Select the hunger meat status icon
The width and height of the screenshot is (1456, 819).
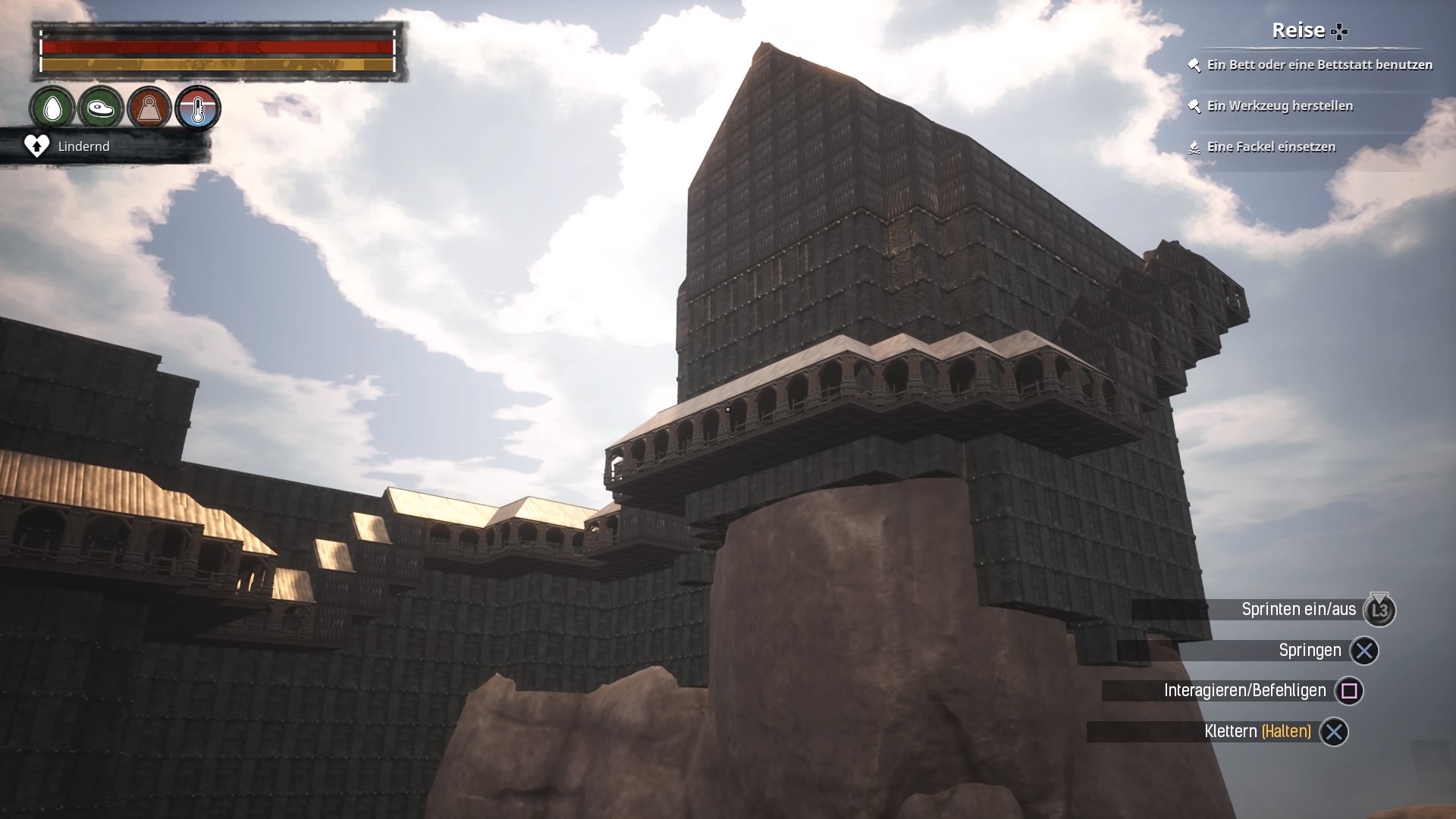101,108
